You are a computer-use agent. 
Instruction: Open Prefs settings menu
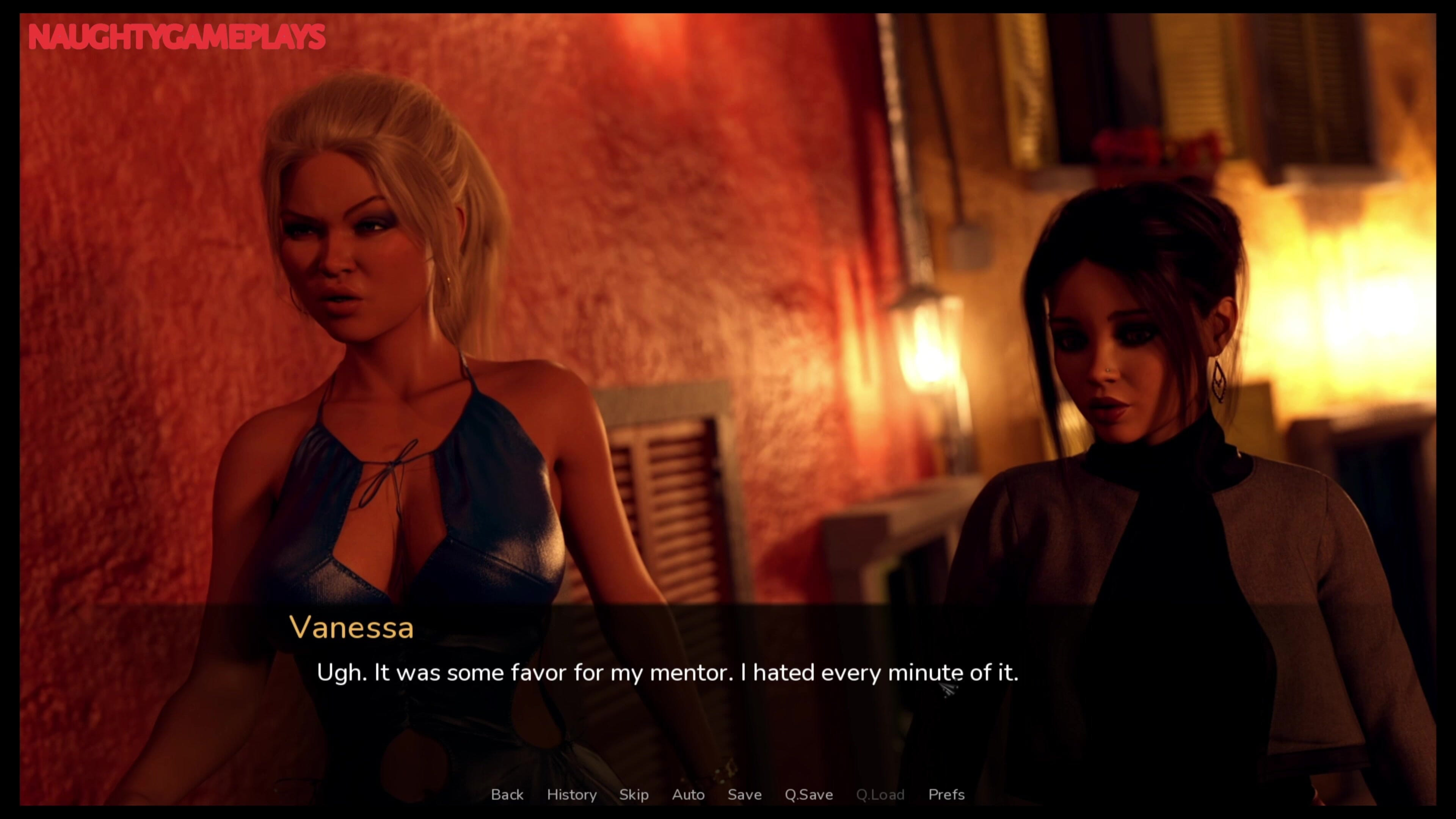(x=946, y=795)
